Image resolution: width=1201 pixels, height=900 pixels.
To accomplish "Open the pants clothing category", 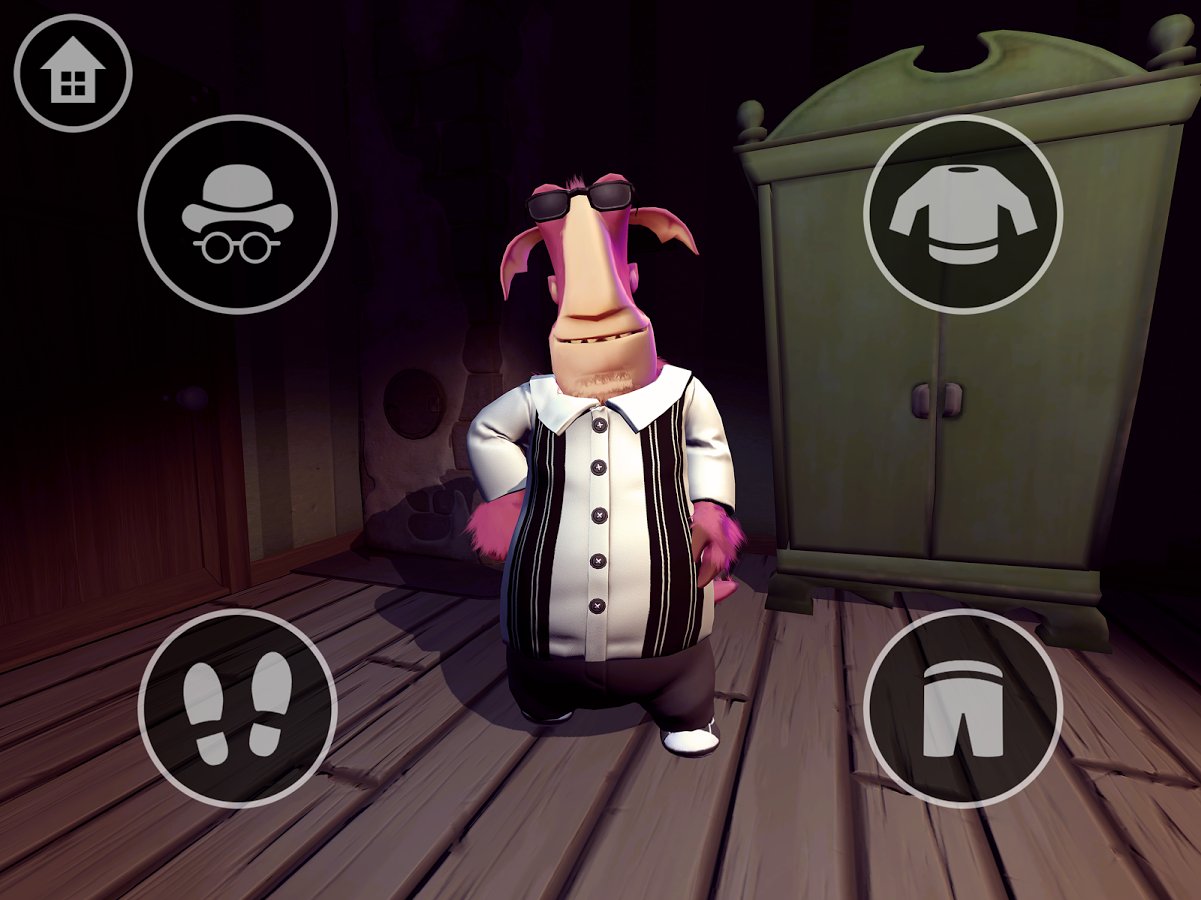I will pyautogui.click(x=963, y=708).
